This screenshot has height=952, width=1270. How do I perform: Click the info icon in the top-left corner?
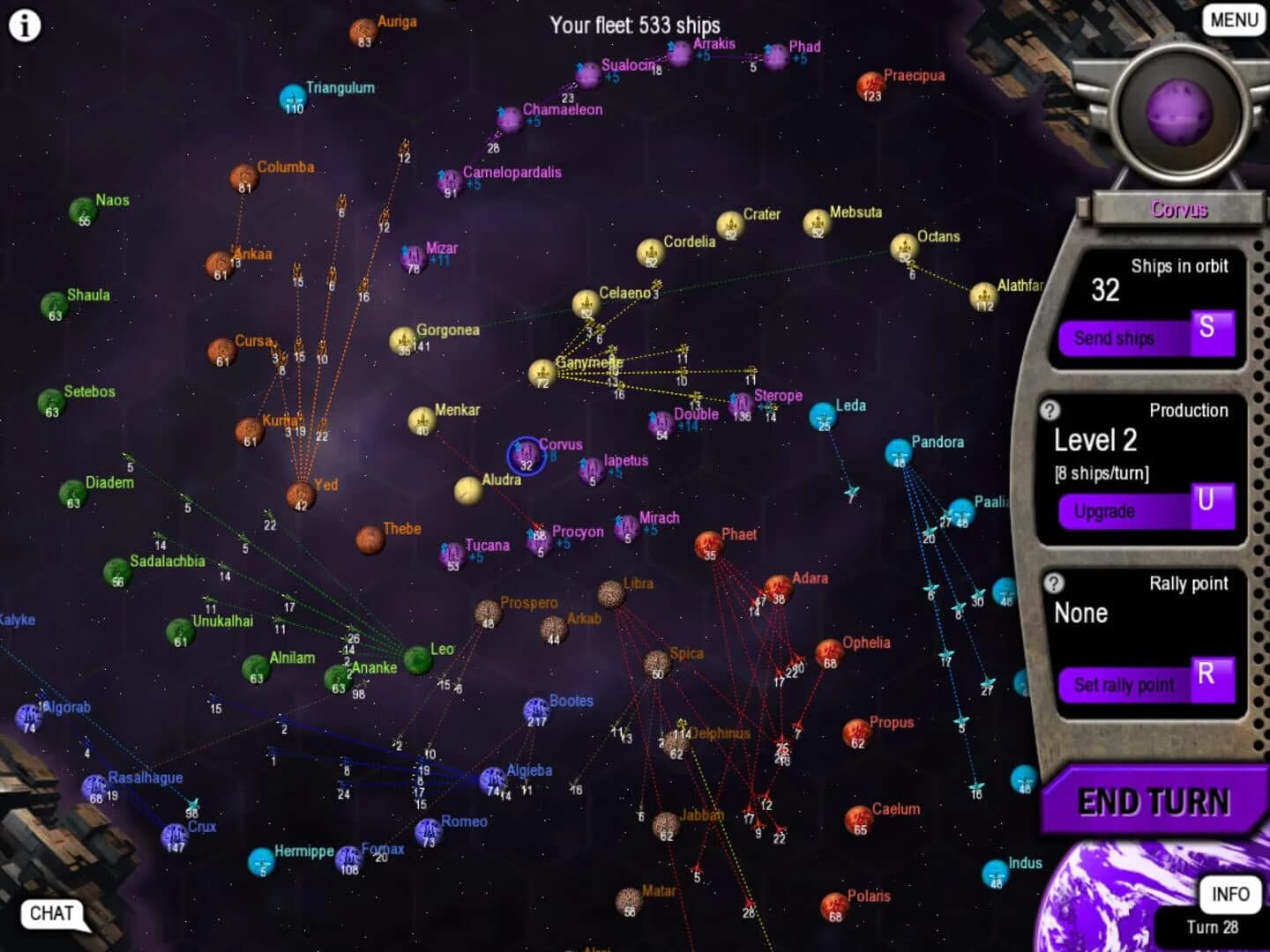click(25, 25)
